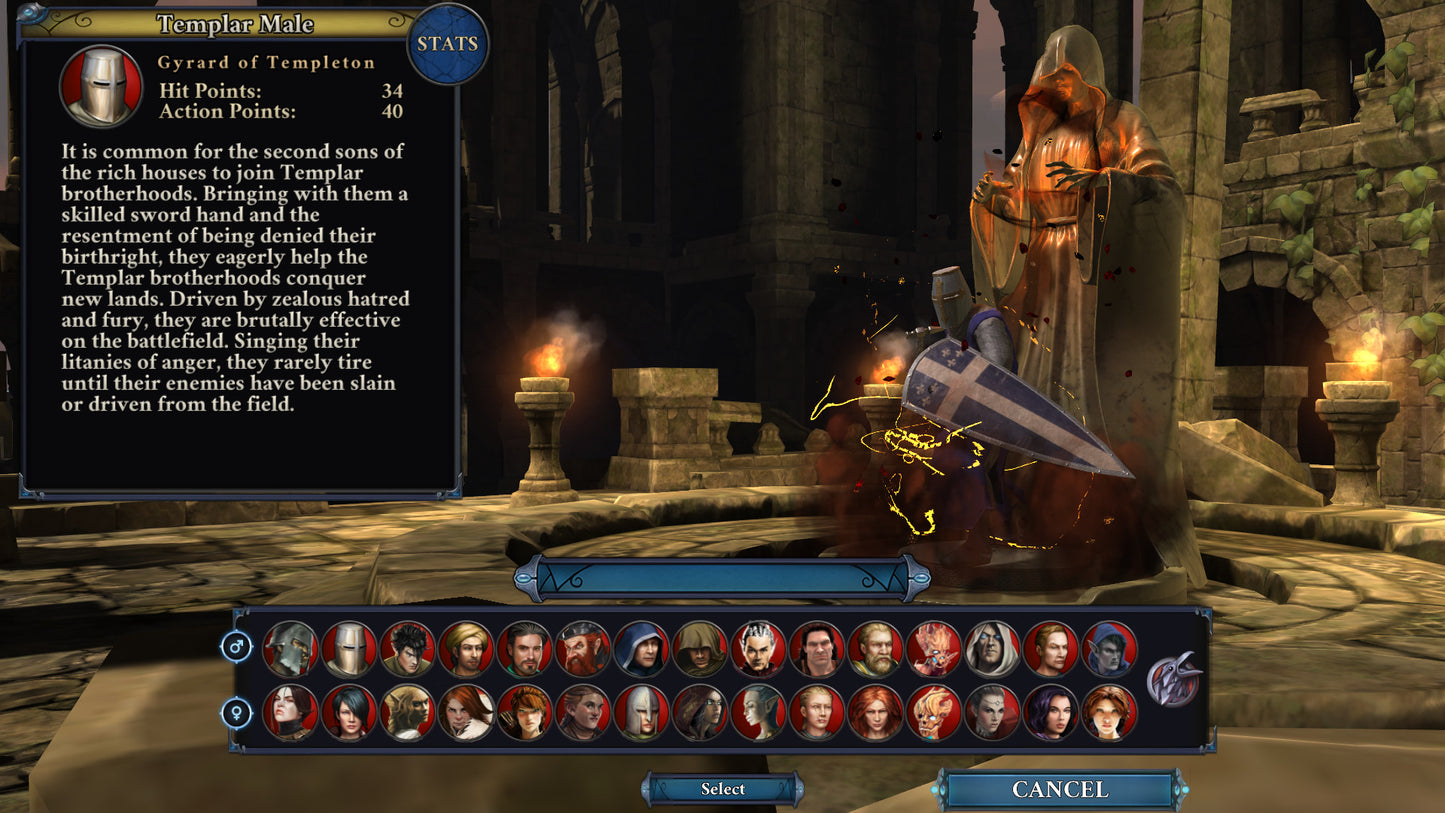The height and width of the screenshot is (813, 1445).
Task: Pick the blue-hooded mage male portrait
Action: click(x=638, y=647)
